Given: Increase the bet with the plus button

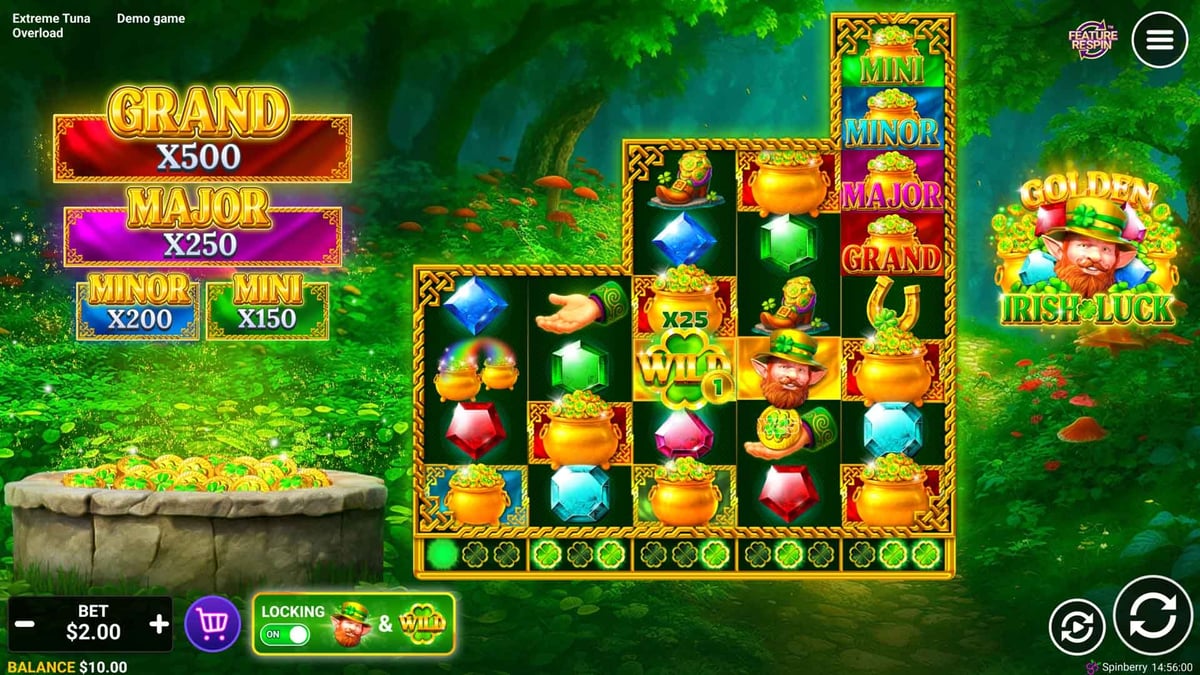Looking at the screenshot, I should 159,625.
